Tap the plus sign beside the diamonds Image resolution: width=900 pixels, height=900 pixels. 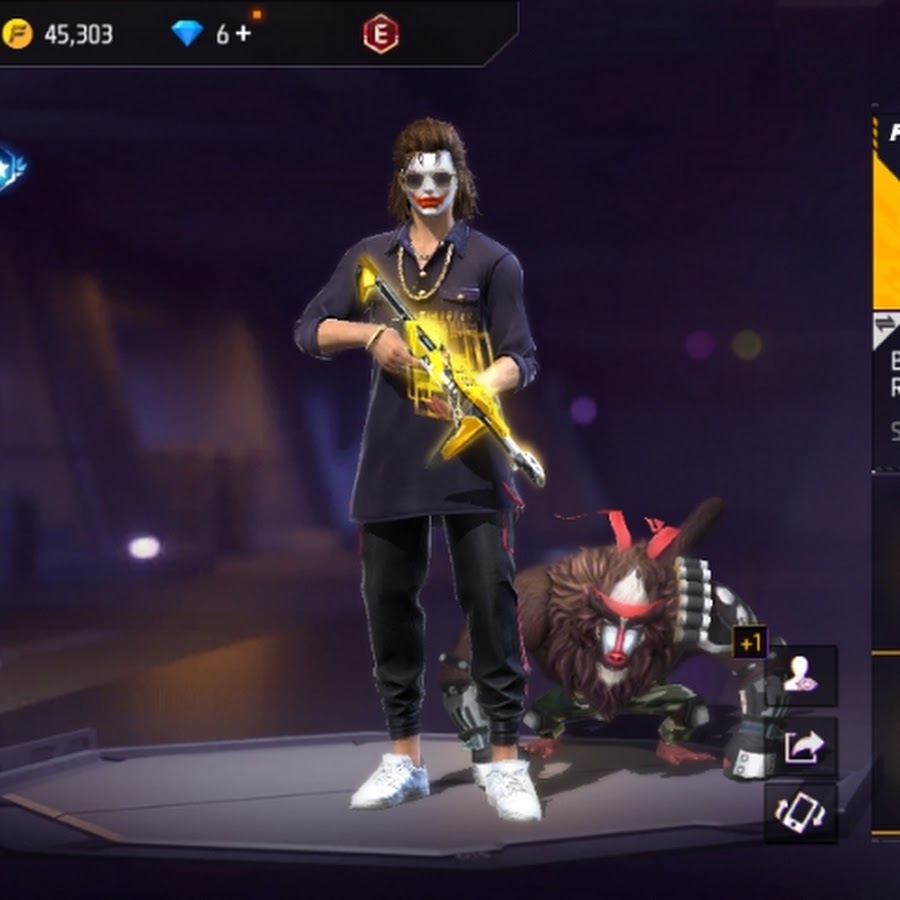tap(243, 34)
